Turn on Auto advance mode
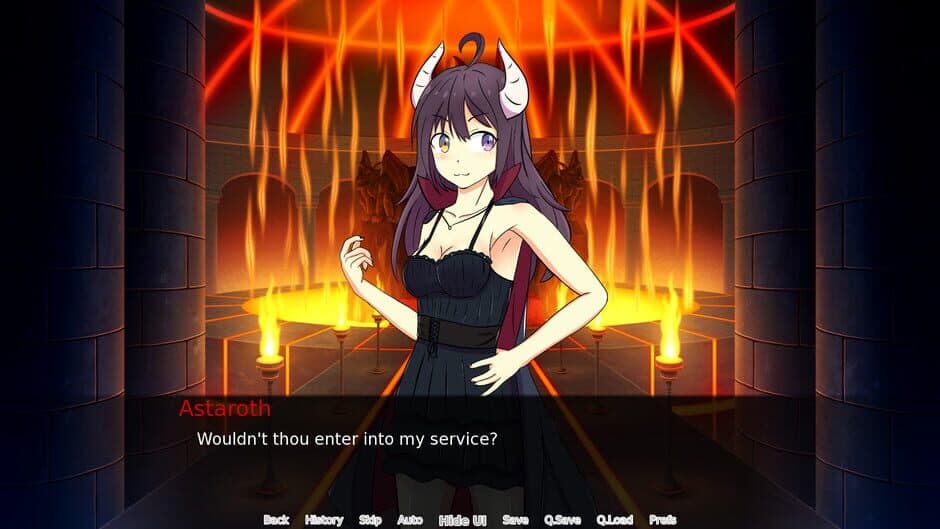Viewport: 940px width, 529px height. 410,520
